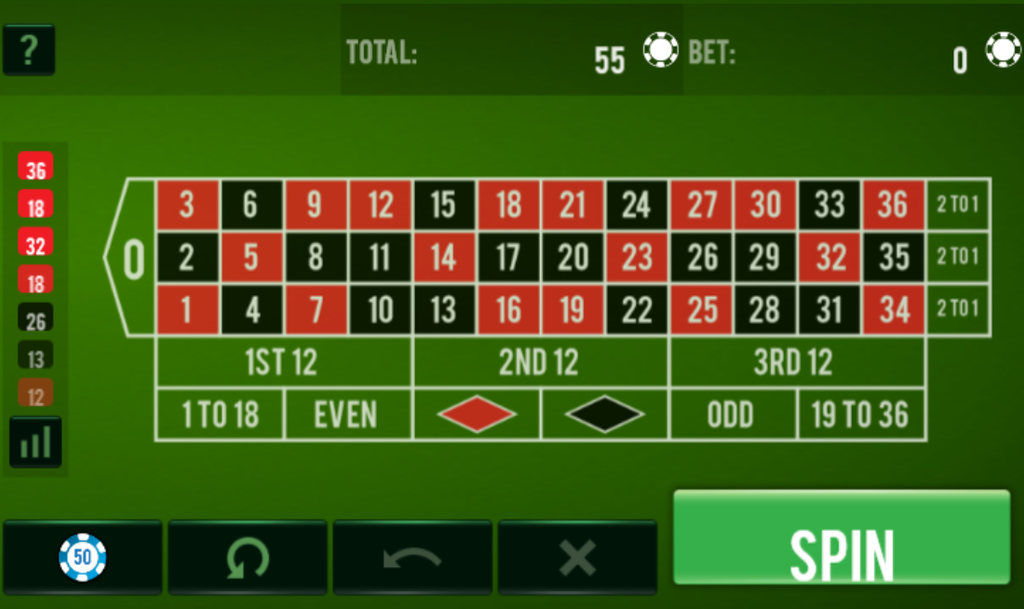This screenshot has width=1024, height=609.
Task: Repeat the last bet with rebet arrow
Action: (247, 557)
